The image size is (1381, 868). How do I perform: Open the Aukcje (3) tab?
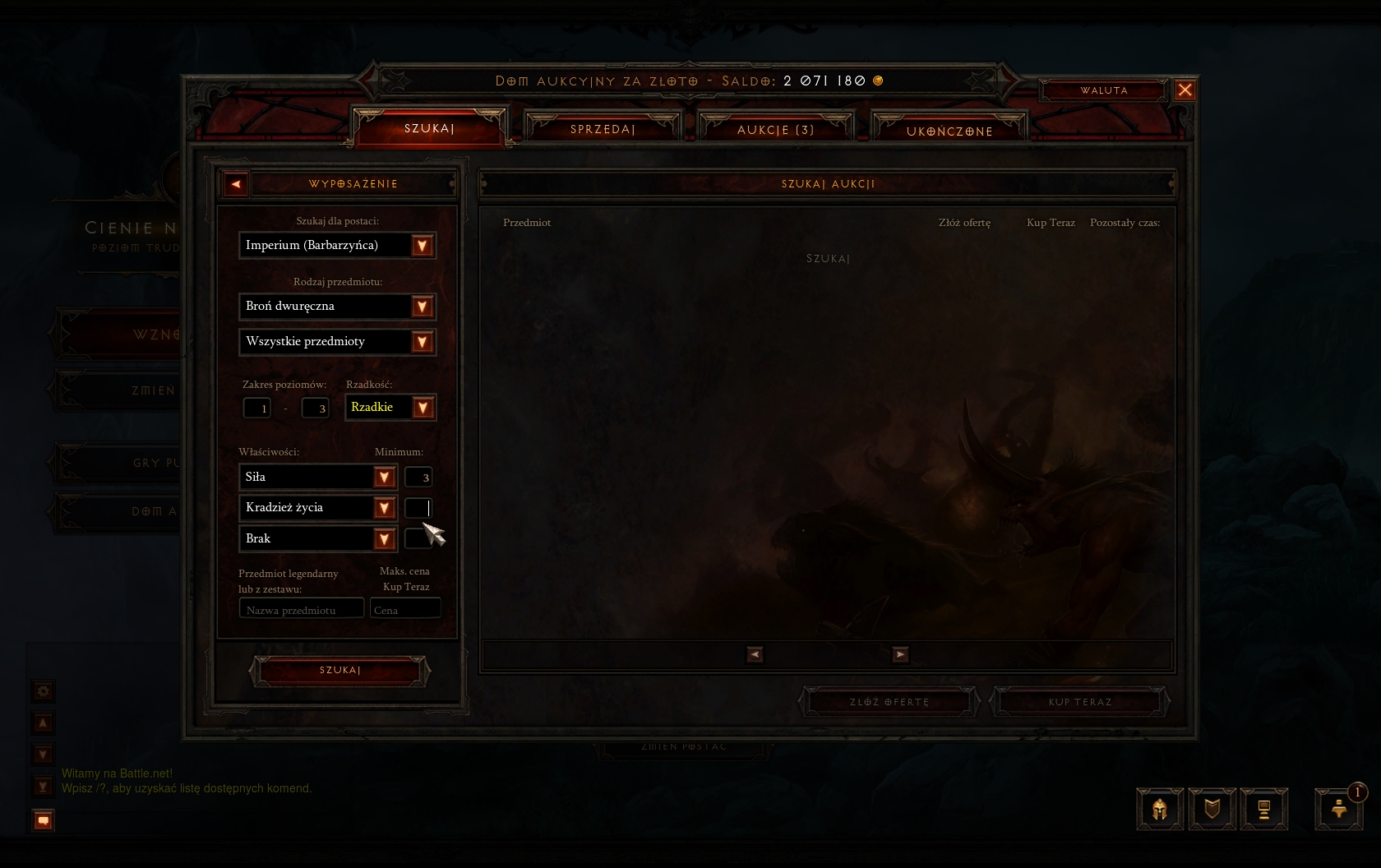[x=775, y=130]
